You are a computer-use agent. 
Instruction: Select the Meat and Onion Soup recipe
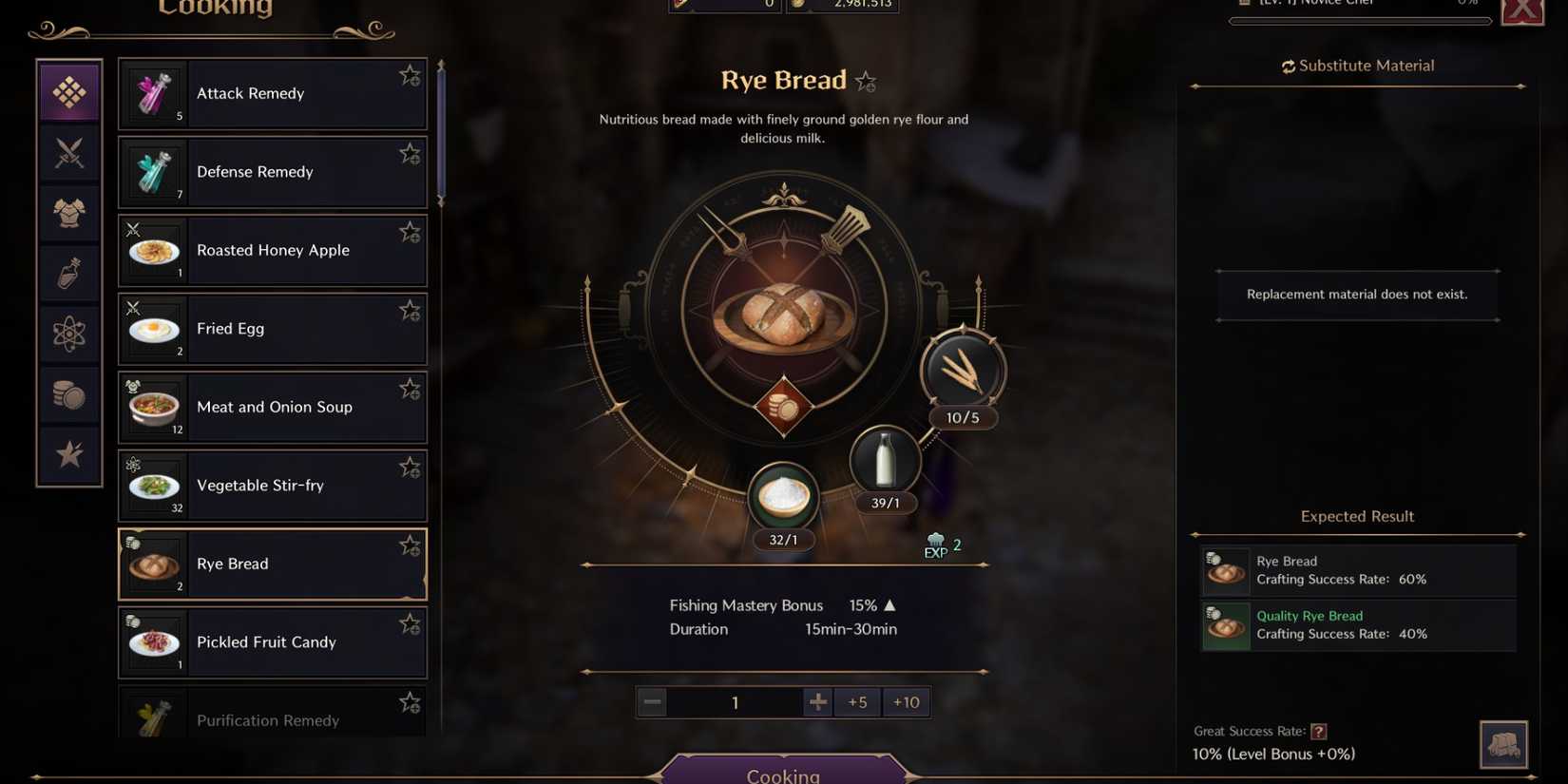tap(273, 407)
